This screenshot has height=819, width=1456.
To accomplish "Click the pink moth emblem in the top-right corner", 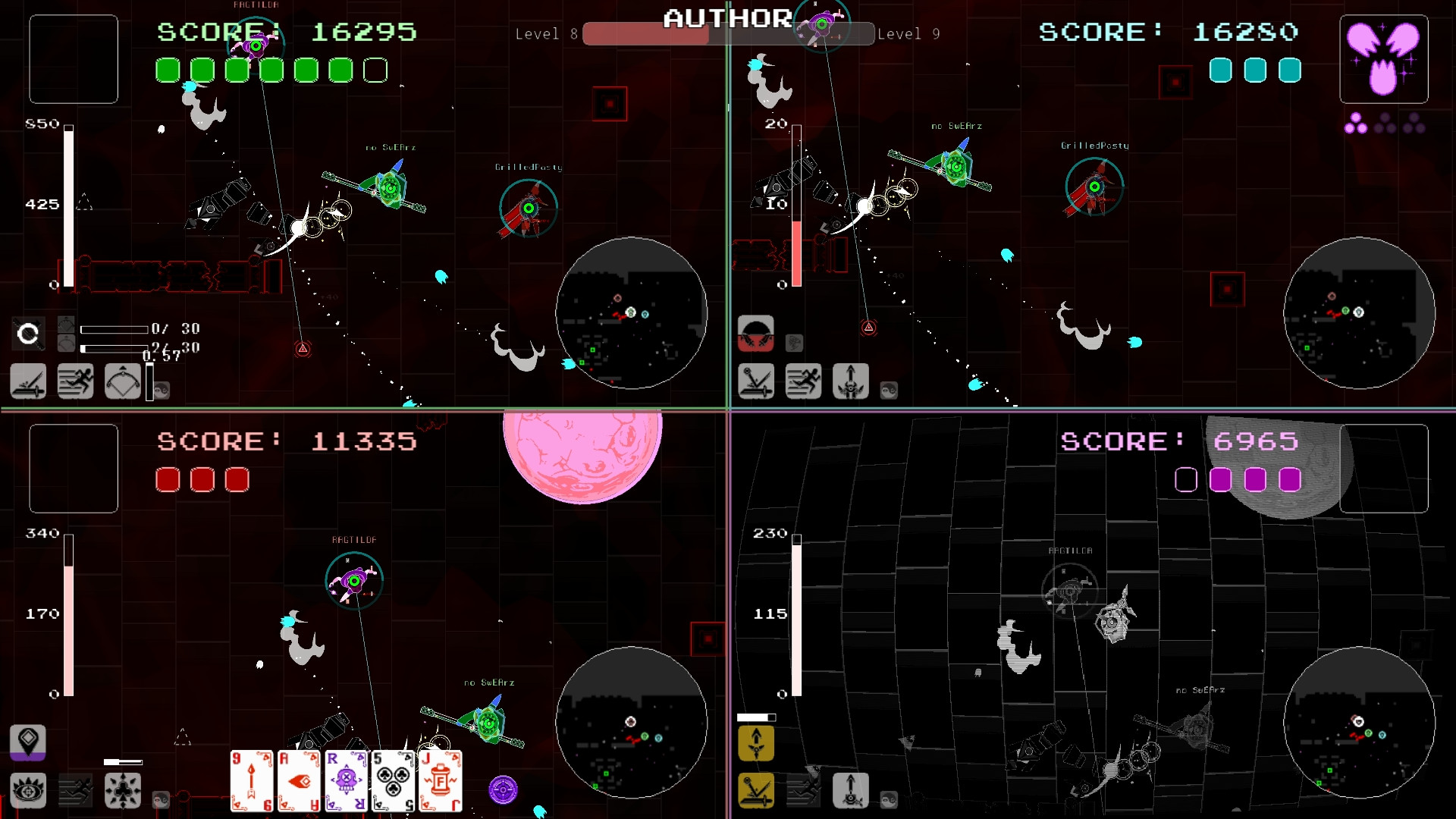I will click(x=1383, y=57).
